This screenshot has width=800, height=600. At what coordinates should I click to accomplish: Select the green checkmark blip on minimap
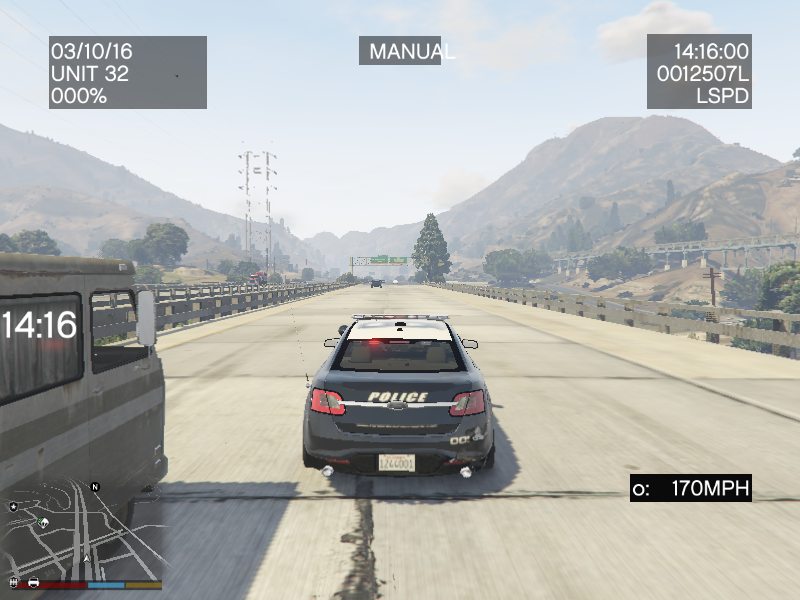pyautogui.click(x=42, y=522)
